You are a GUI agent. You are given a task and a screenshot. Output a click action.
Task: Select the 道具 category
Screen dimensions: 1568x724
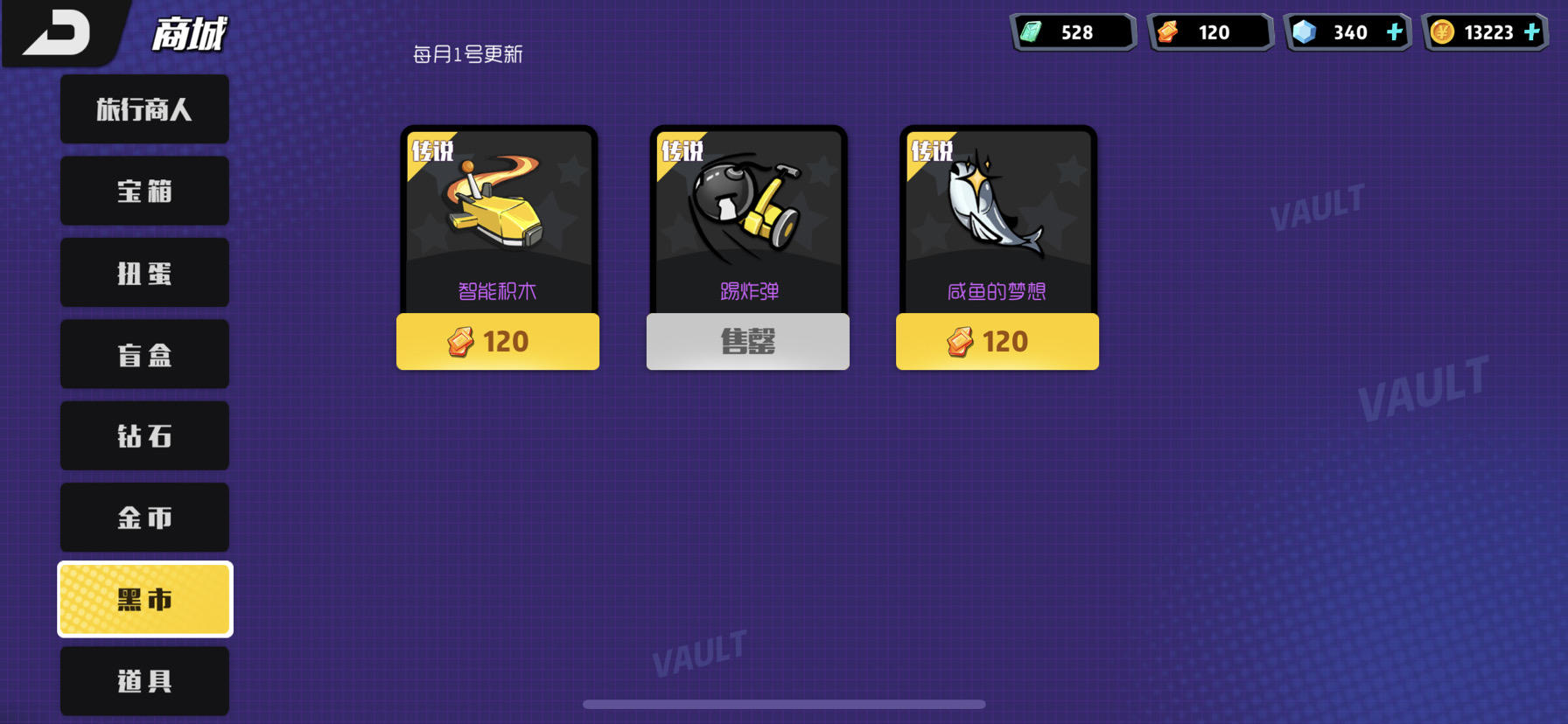[x=144, y=680]
